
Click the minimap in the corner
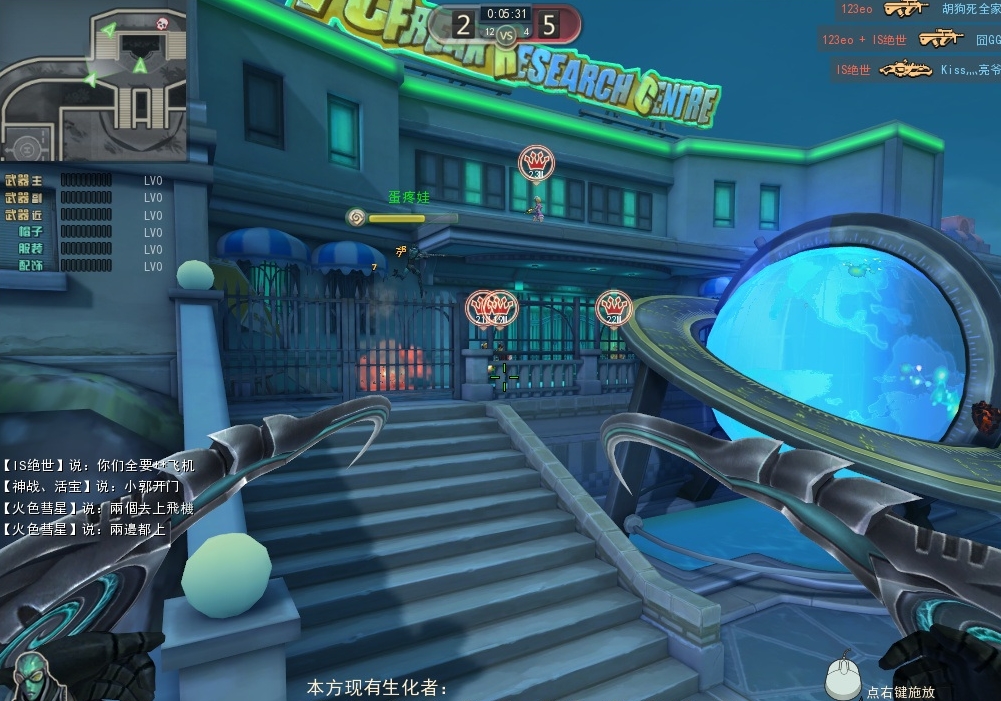(x=93, y=80)
